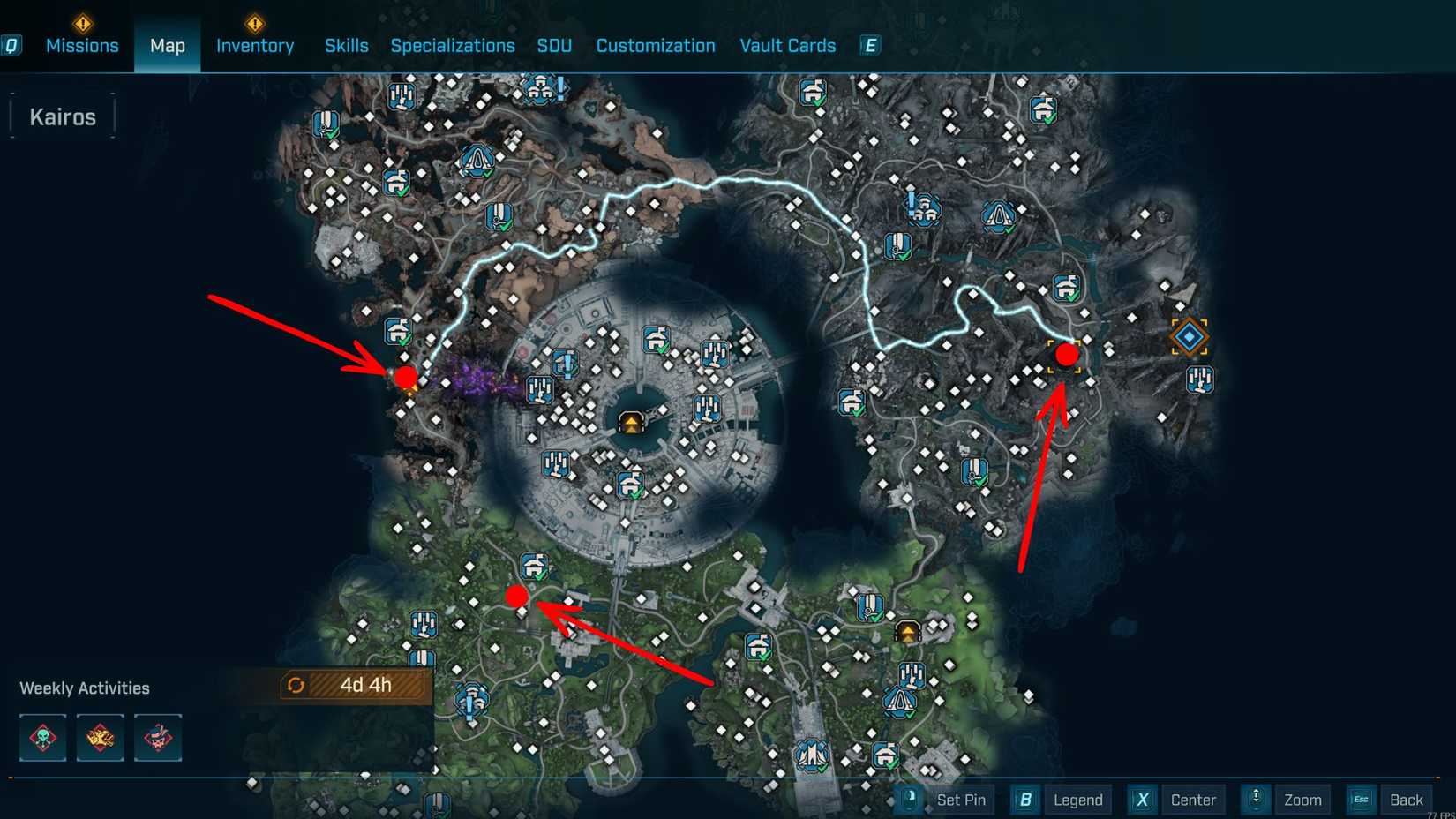Click a green-checked fast travel station icon
The width and height of the screenshot is (1456, 819).
tap(398, 331)
